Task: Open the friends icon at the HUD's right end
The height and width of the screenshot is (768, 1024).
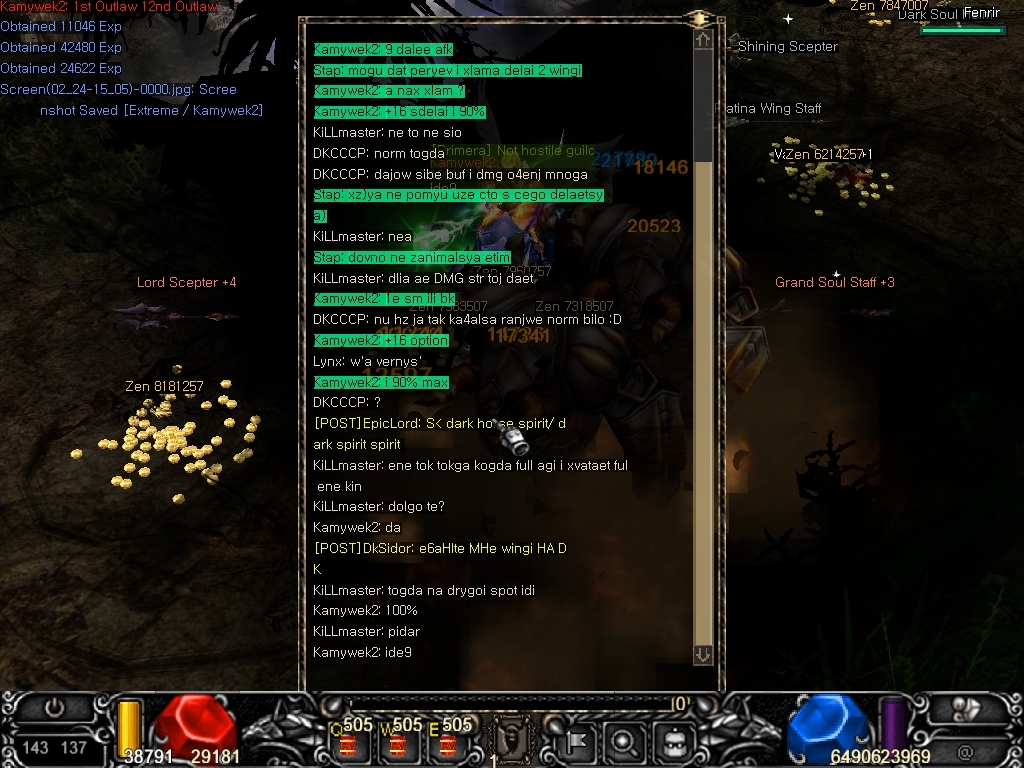Action: pyautogui.click(x=966, y=709)
